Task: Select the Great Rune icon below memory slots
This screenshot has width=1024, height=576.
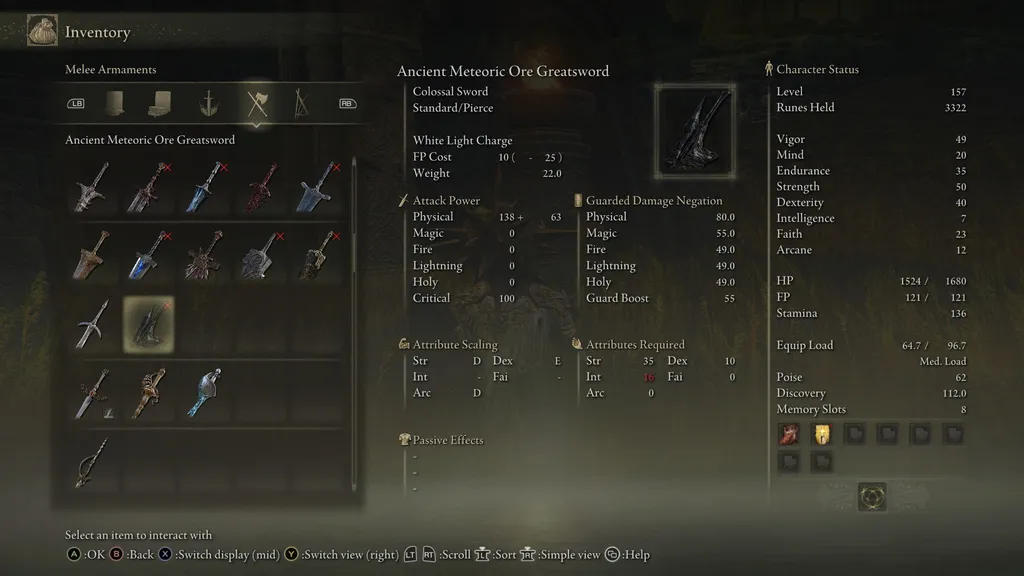Action: coord(871,496)
